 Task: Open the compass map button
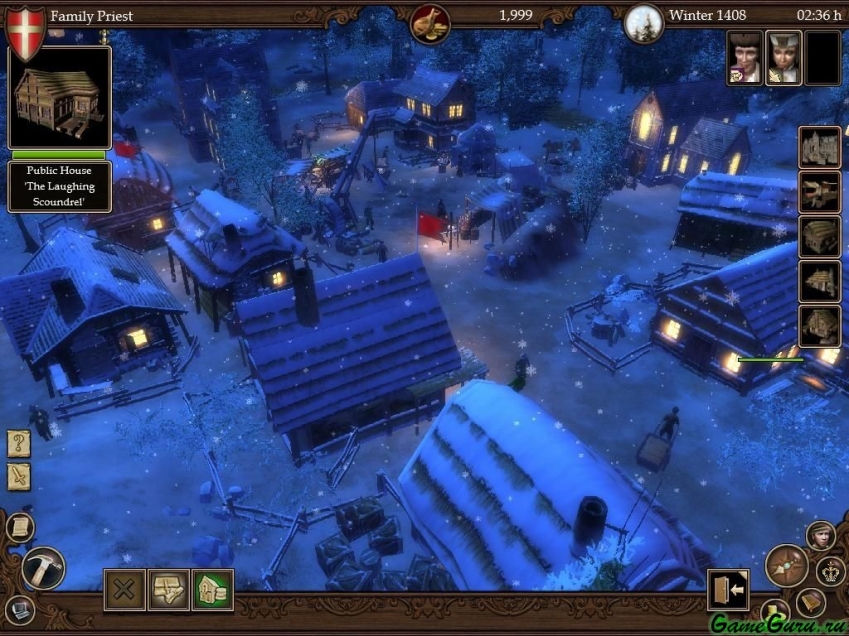[x=787, y=566]
